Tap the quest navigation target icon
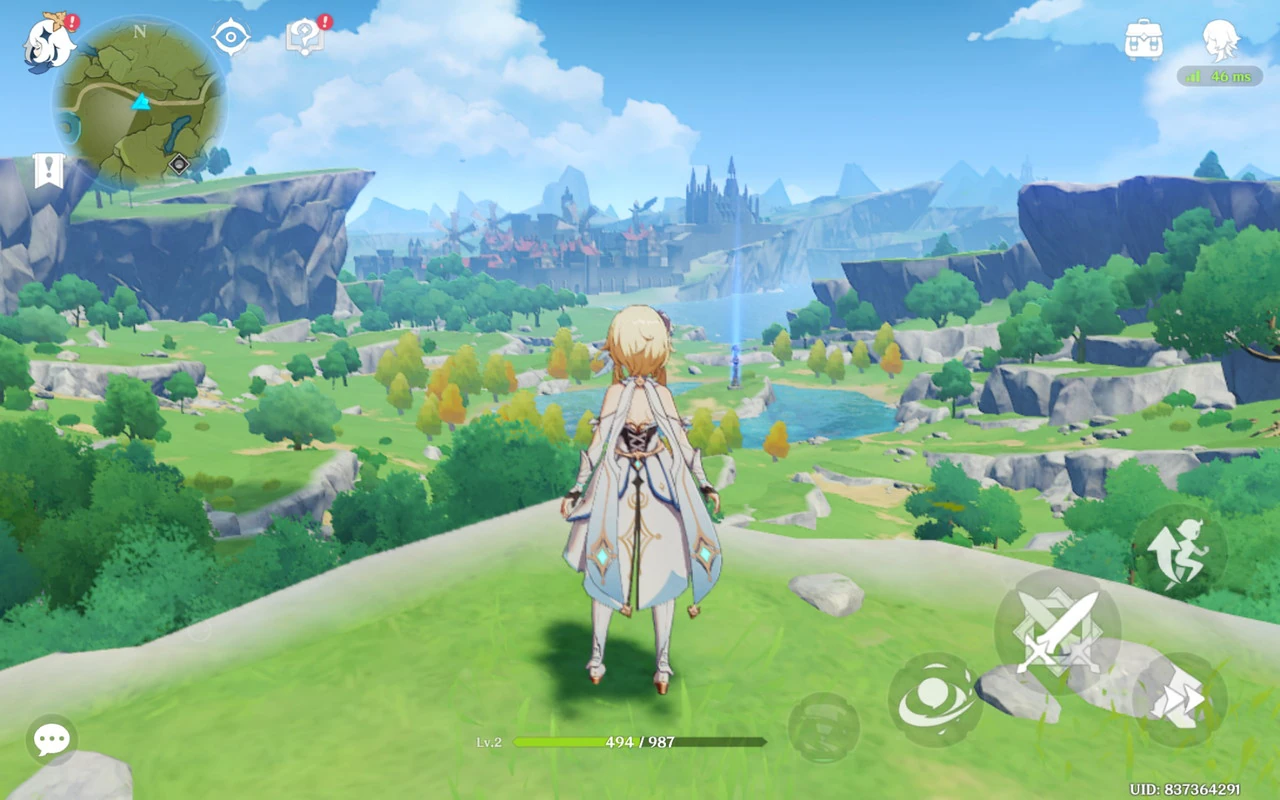Viewport: 1280px width, 800px height. tap(231, 38)
